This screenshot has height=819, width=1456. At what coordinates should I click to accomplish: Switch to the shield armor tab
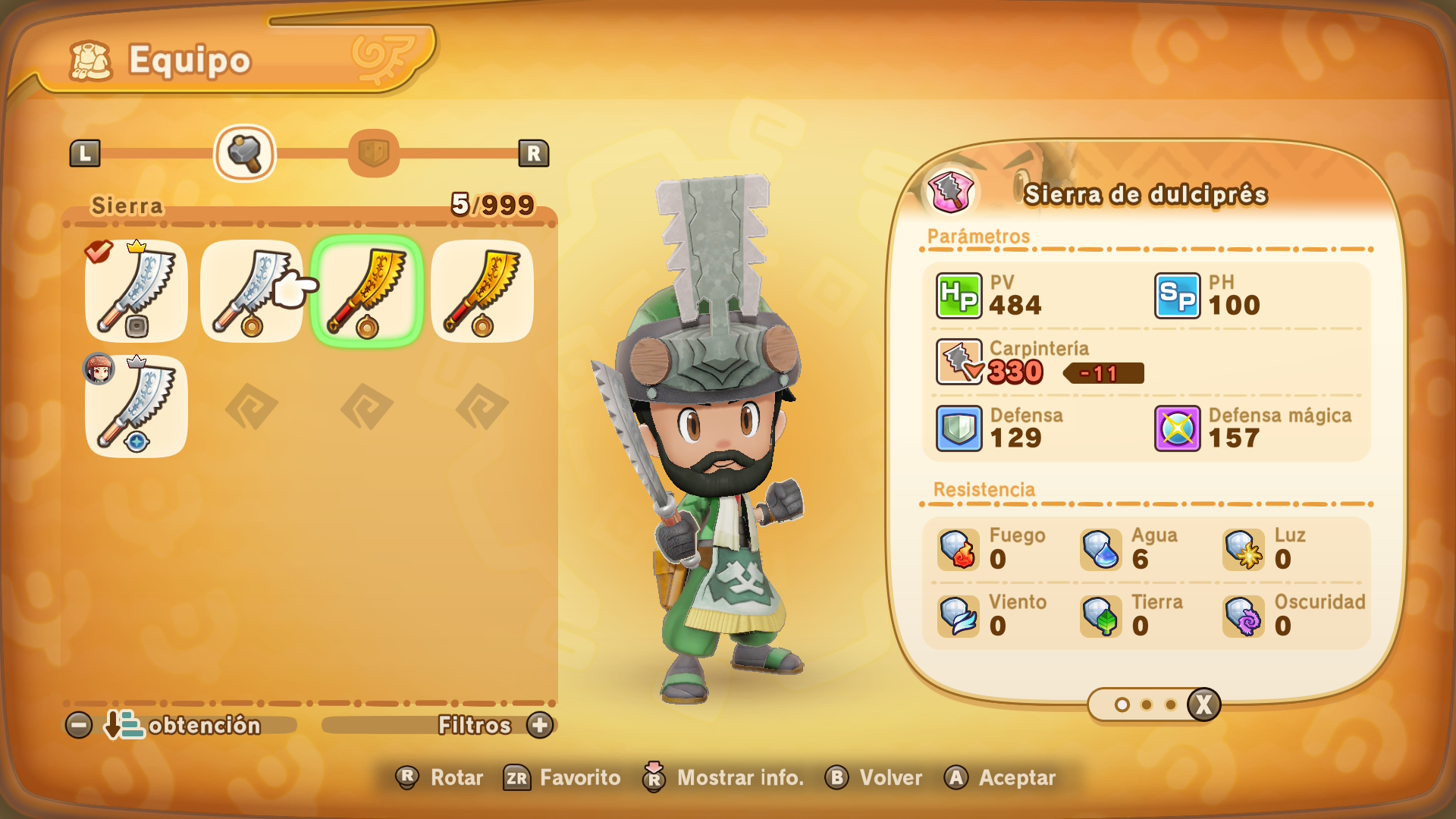[373, 153]
